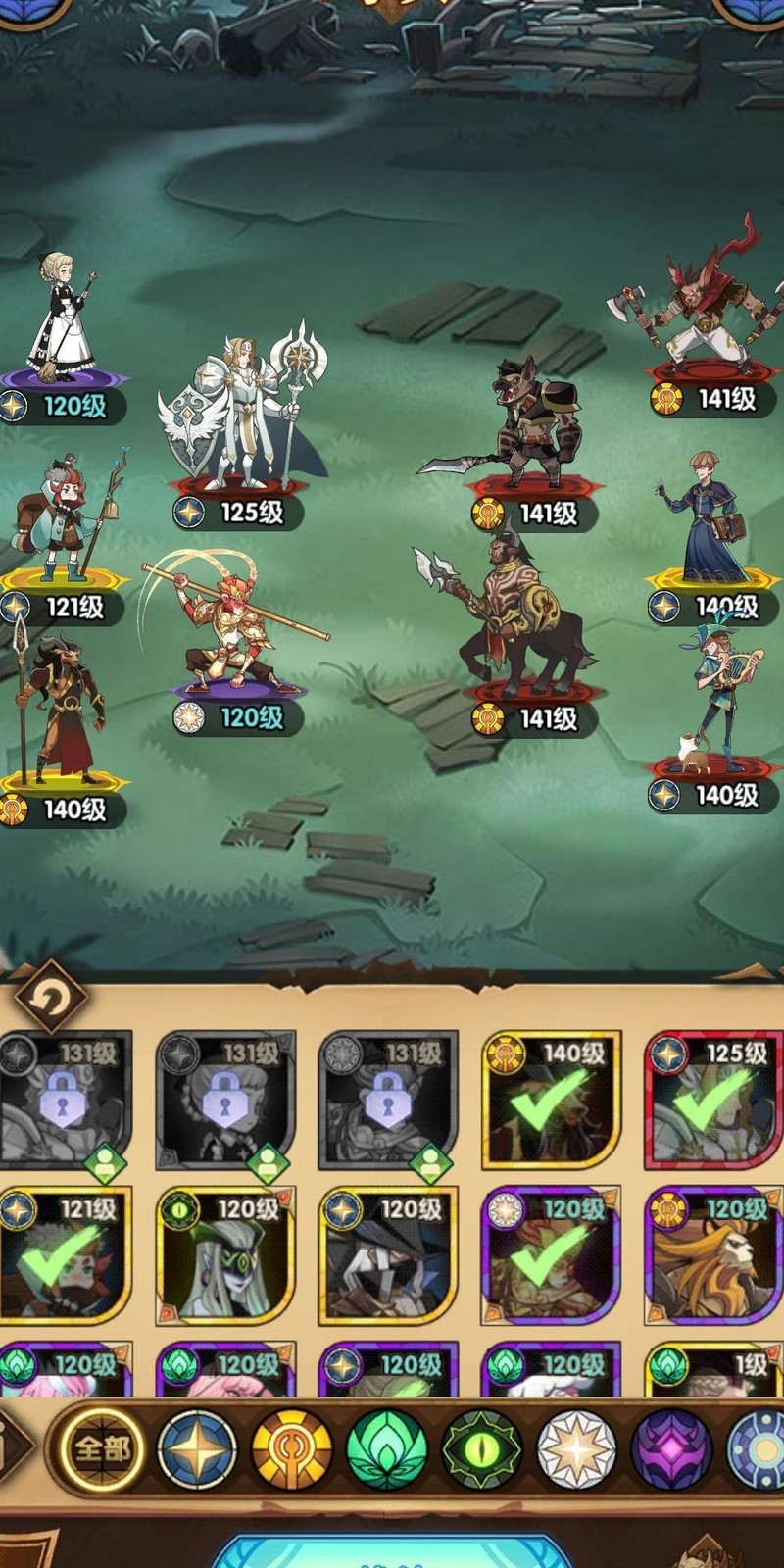Switch to the green leaf faction filter

coord(386,1449)
